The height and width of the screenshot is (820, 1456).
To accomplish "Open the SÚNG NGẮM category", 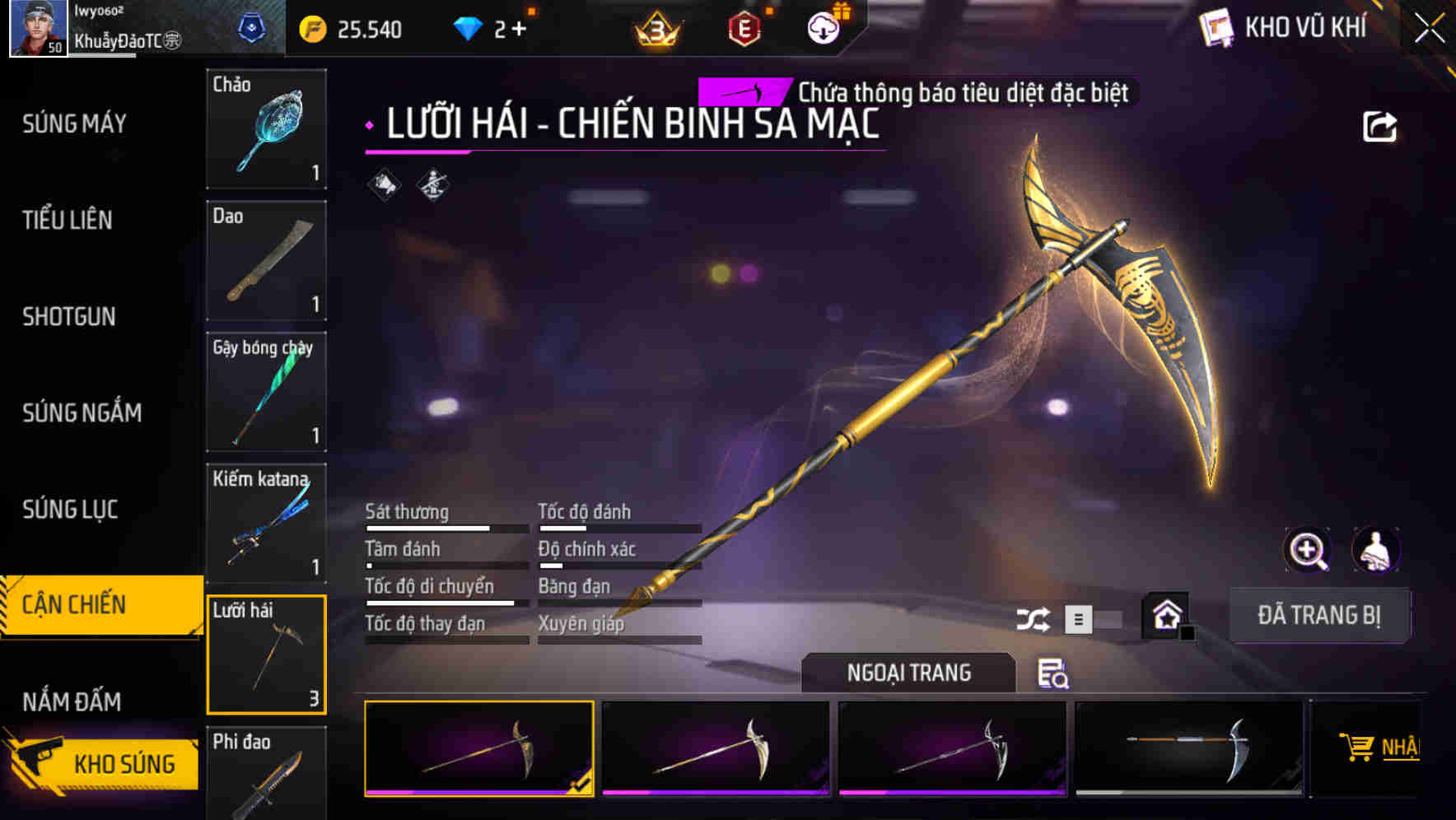I will coord(83,412).
